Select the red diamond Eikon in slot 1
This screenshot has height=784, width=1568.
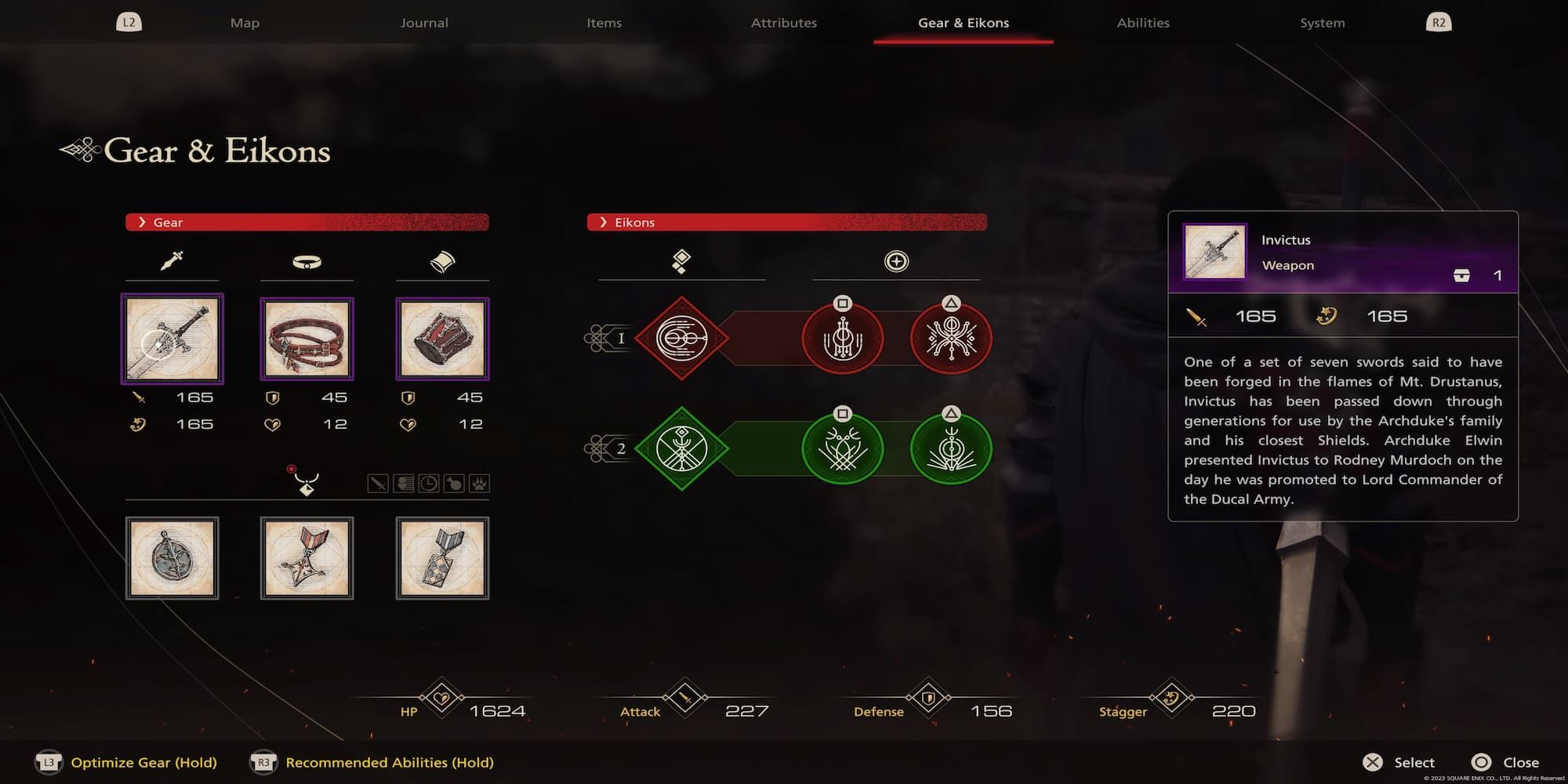[x=681, y=339]
